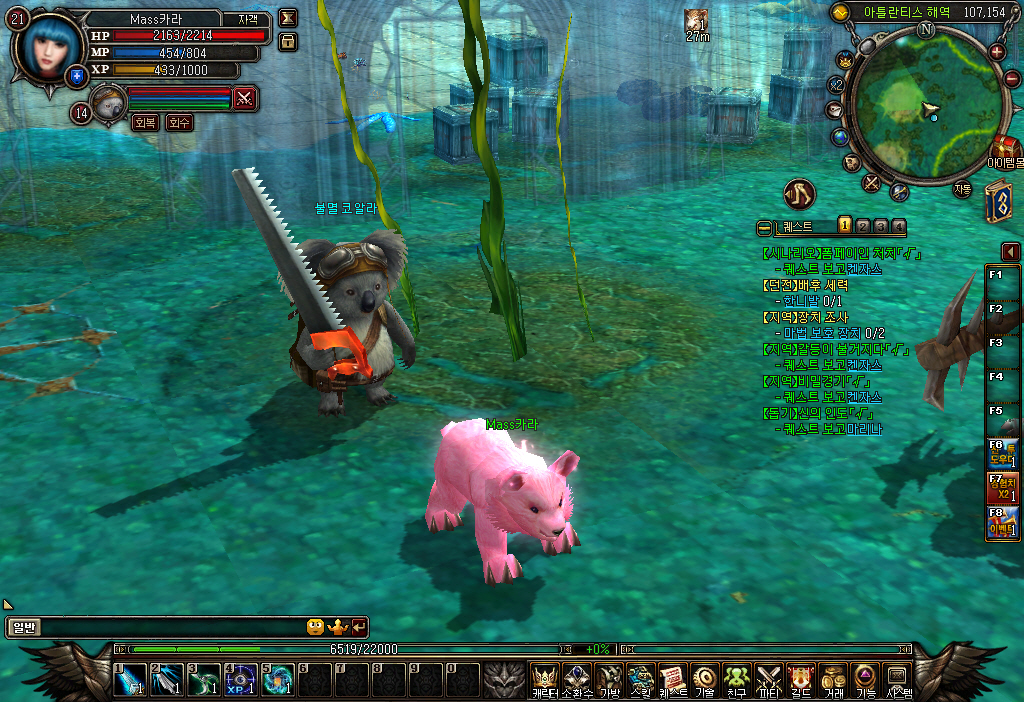Screen dimensions: 1024x702
Task: Click the chat emoticon smiley button
Action: tap(315, 627)
